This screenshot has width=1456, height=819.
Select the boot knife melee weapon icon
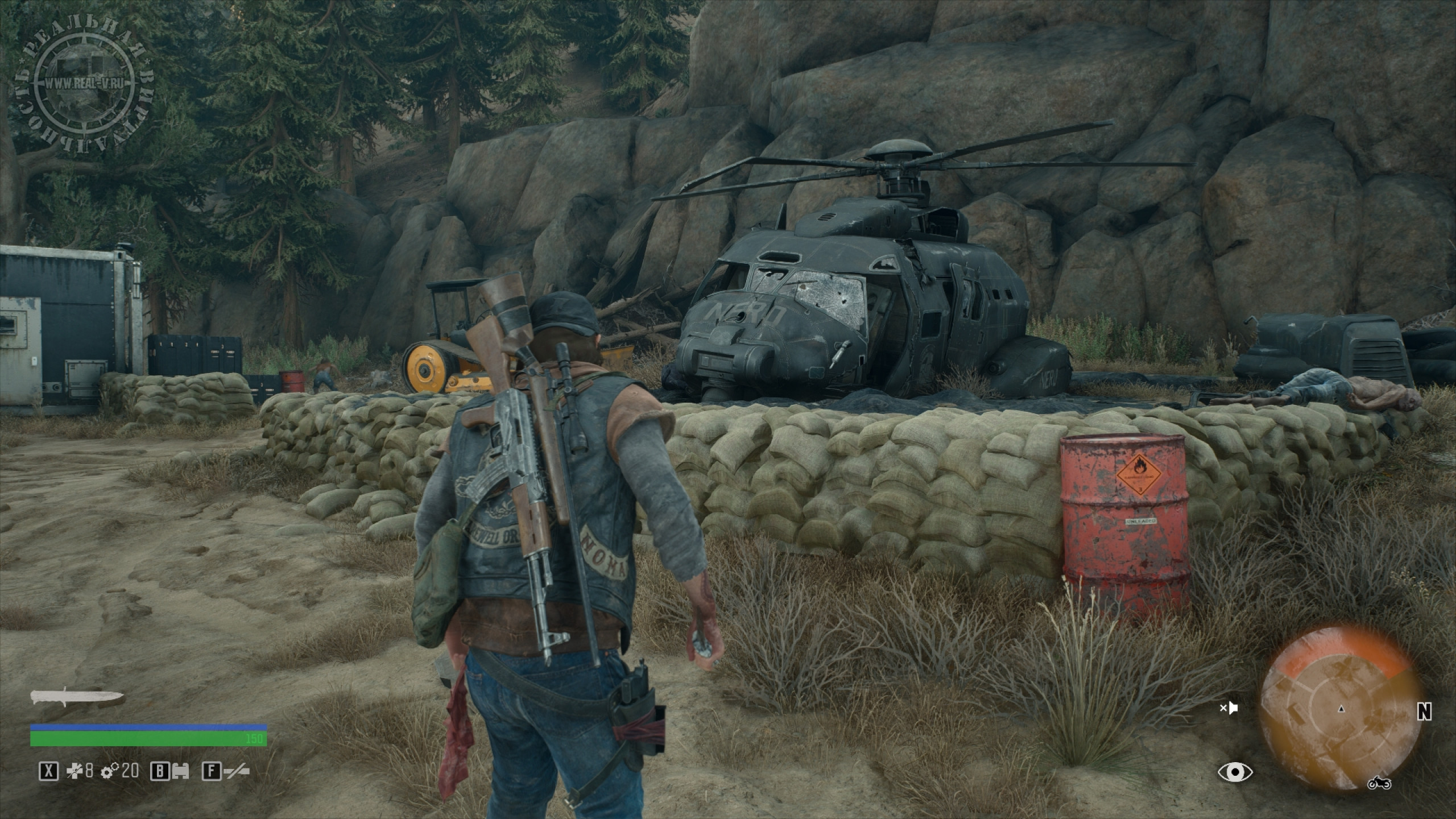tap(77, 697)
